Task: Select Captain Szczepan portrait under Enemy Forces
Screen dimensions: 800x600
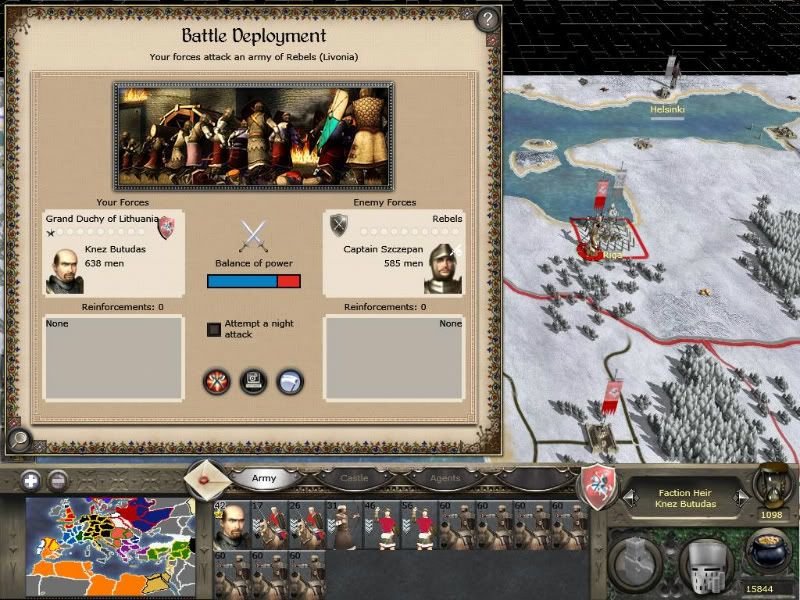Action: coord(443,268)
